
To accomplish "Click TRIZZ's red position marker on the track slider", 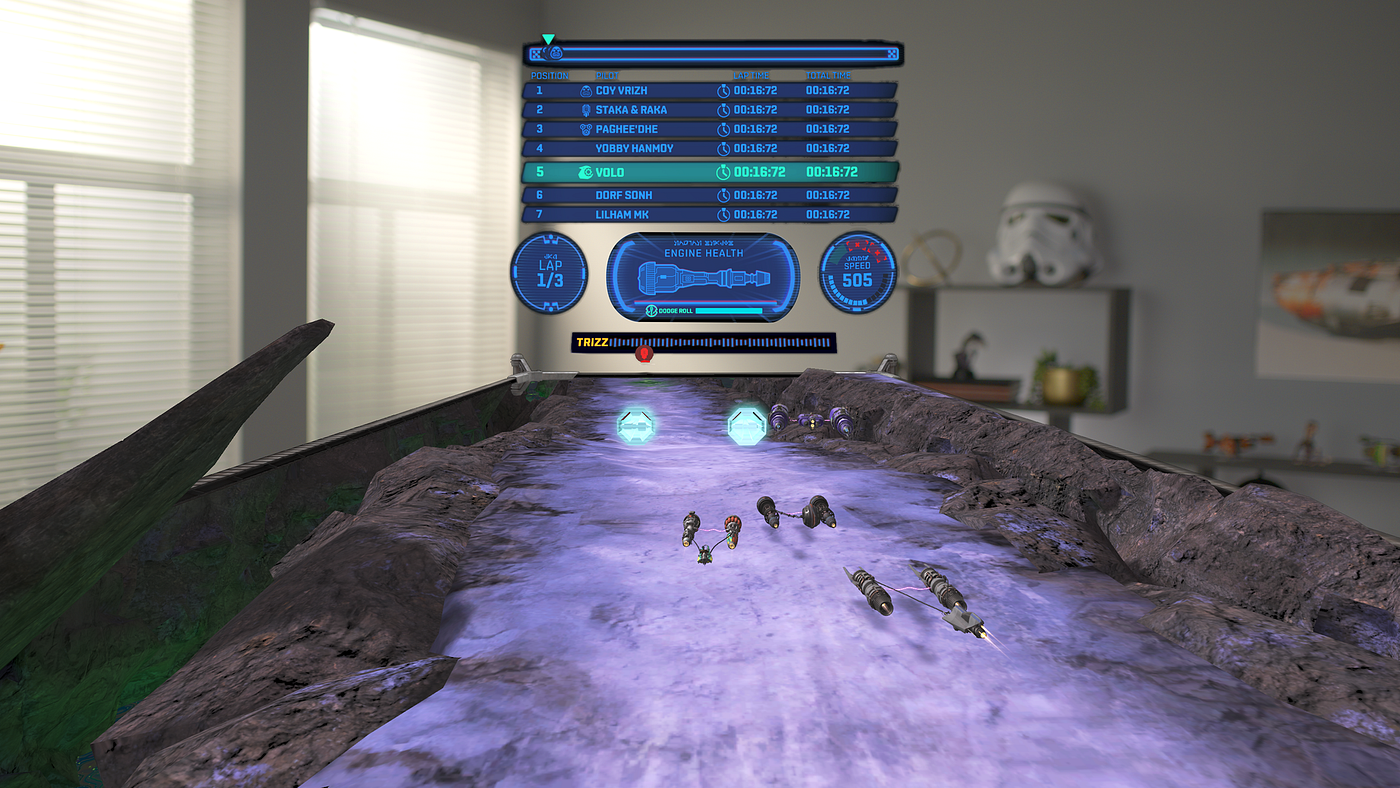I will click(644, 352).
